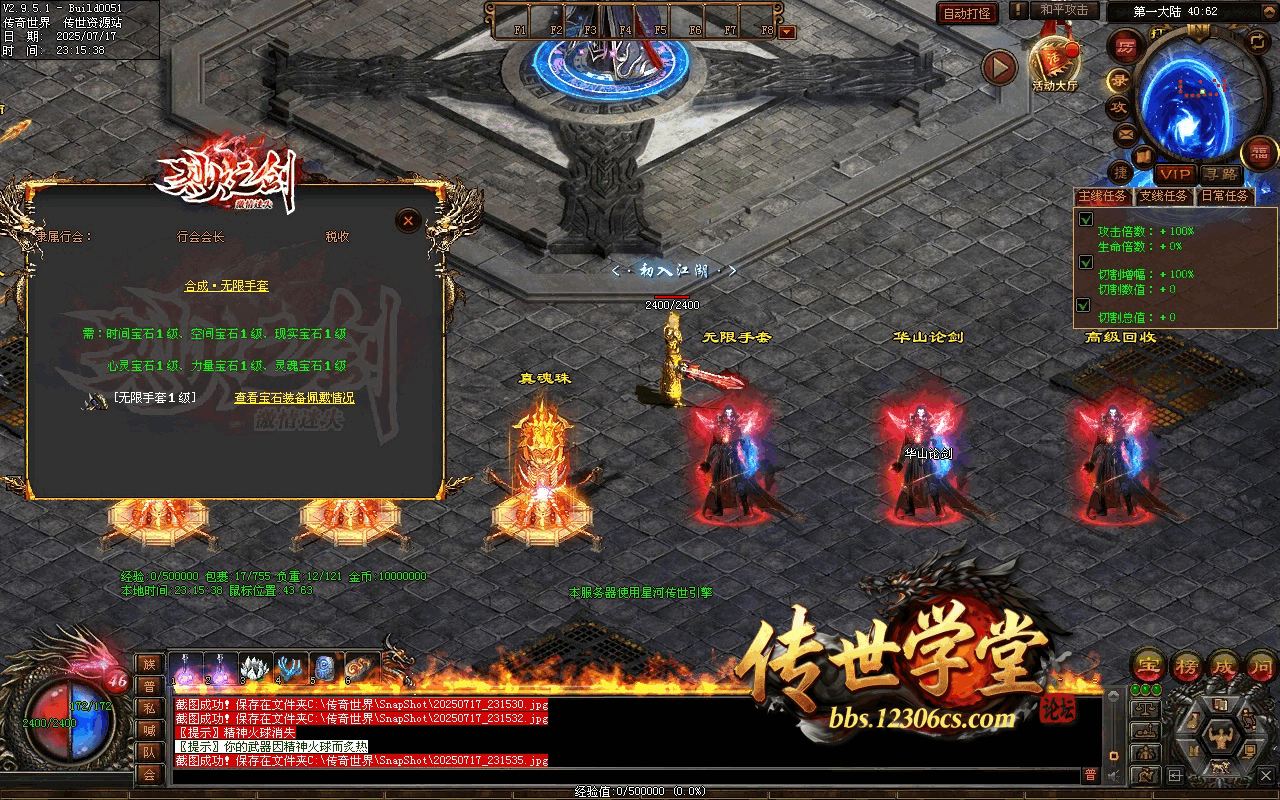
Task: Switch to the 日常任务 tab
Action: [1225, 196]
